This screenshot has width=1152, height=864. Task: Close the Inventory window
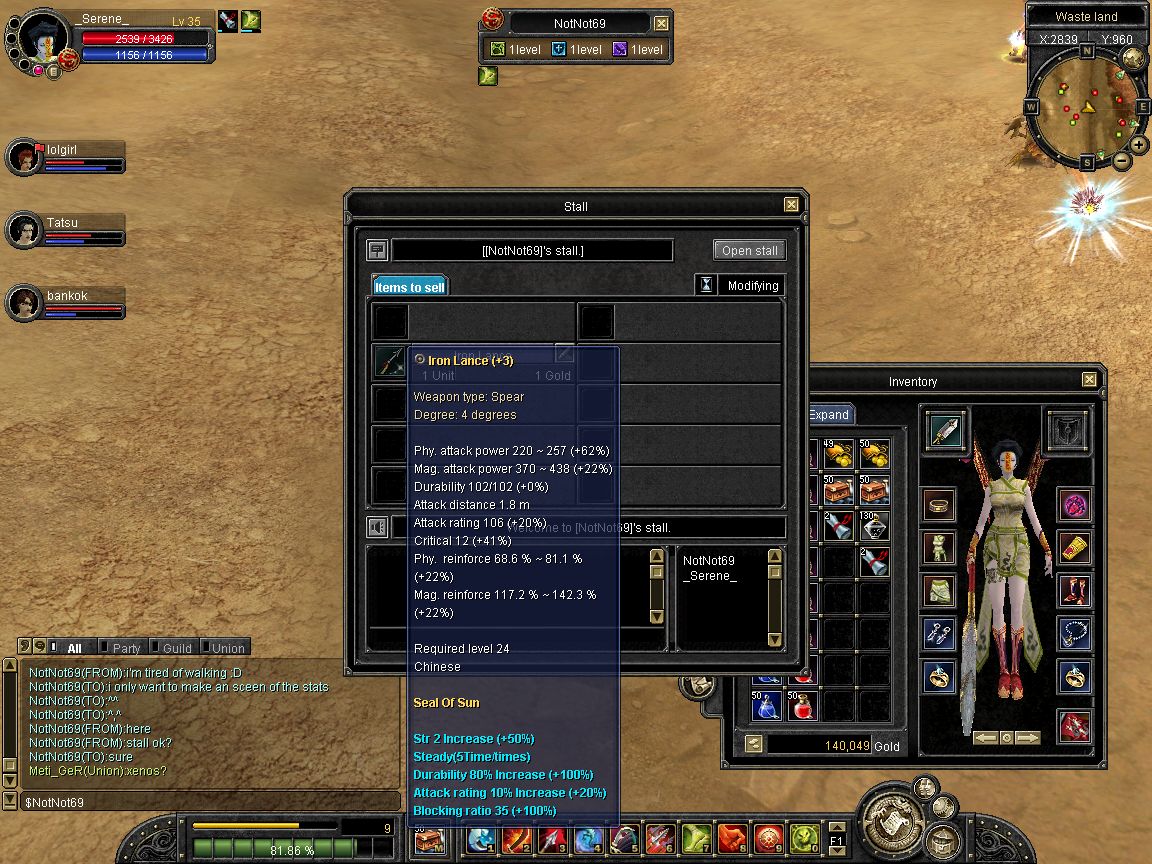[1089, 380]
